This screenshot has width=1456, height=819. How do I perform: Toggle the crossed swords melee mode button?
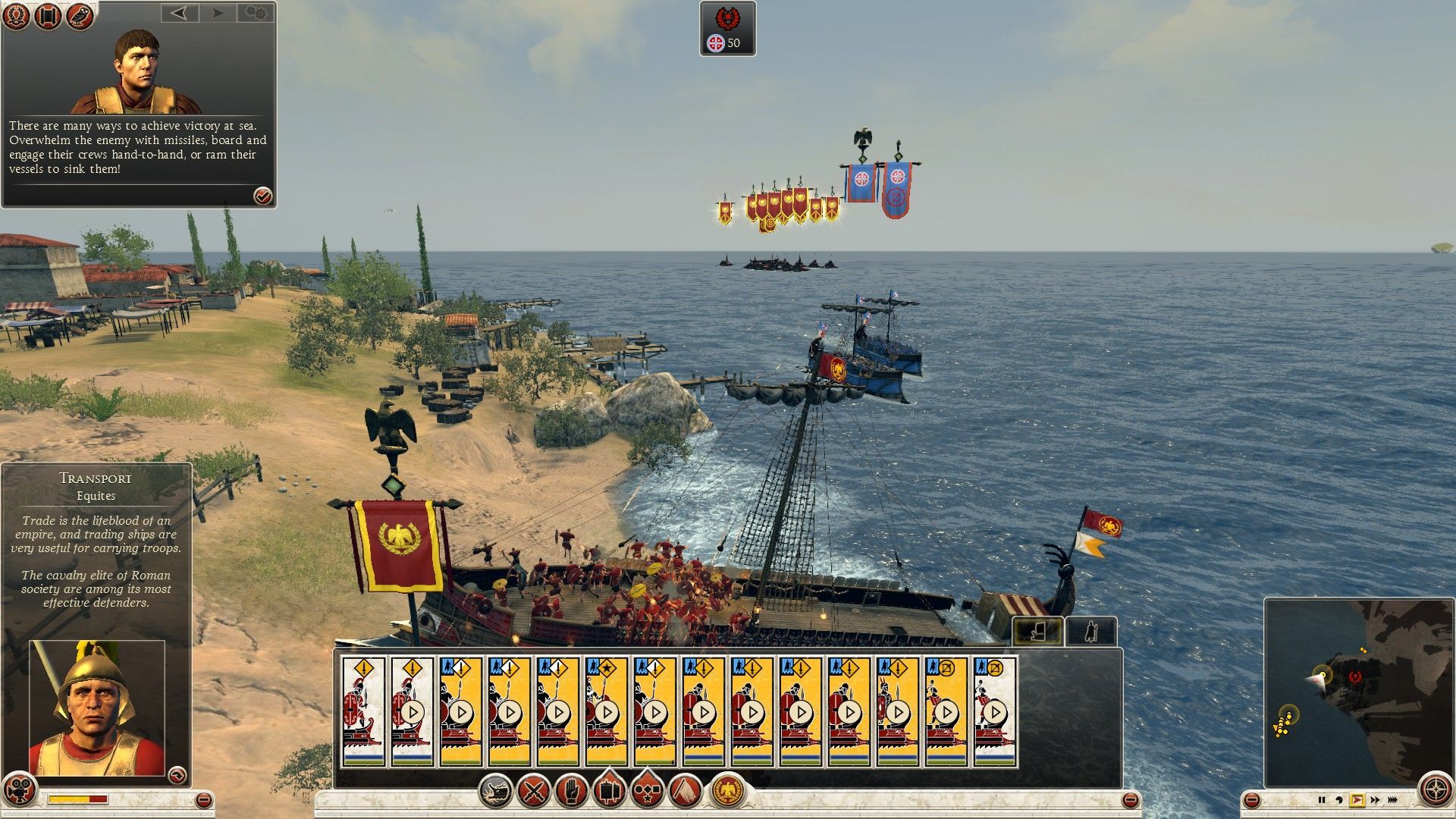point(534,792)
